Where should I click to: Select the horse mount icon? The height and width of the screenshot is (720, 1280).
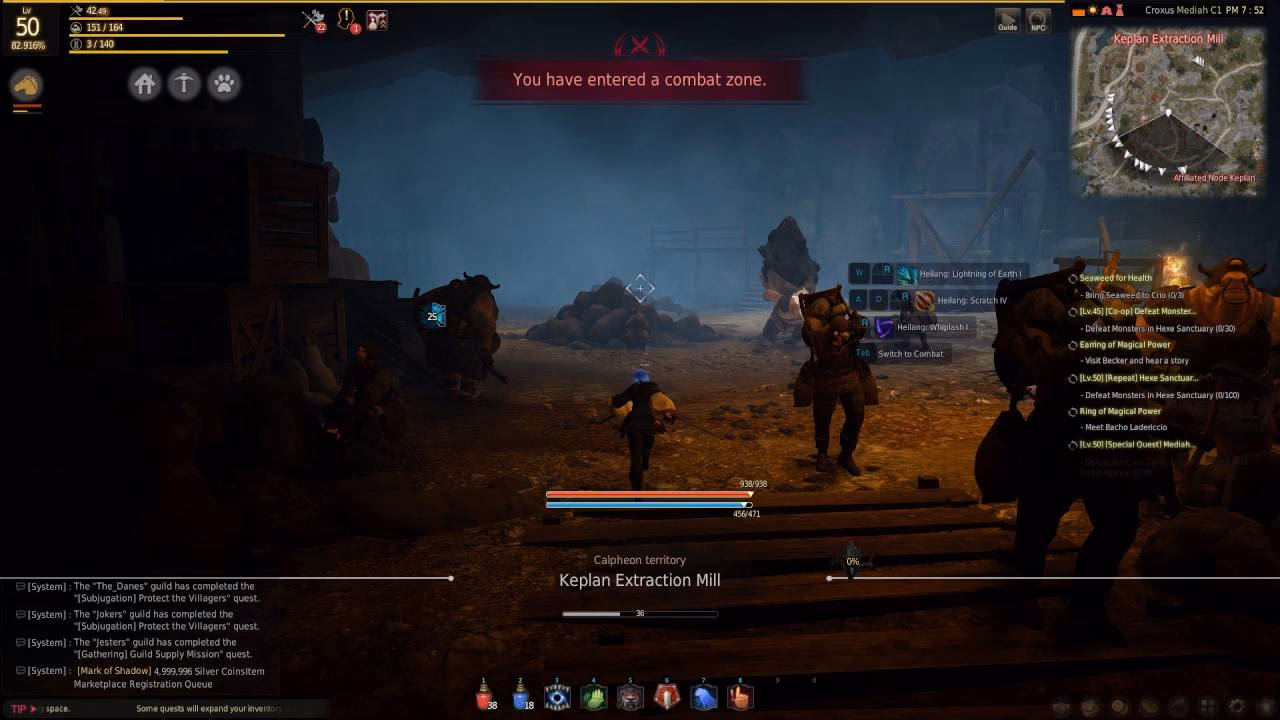click(26, 85)
